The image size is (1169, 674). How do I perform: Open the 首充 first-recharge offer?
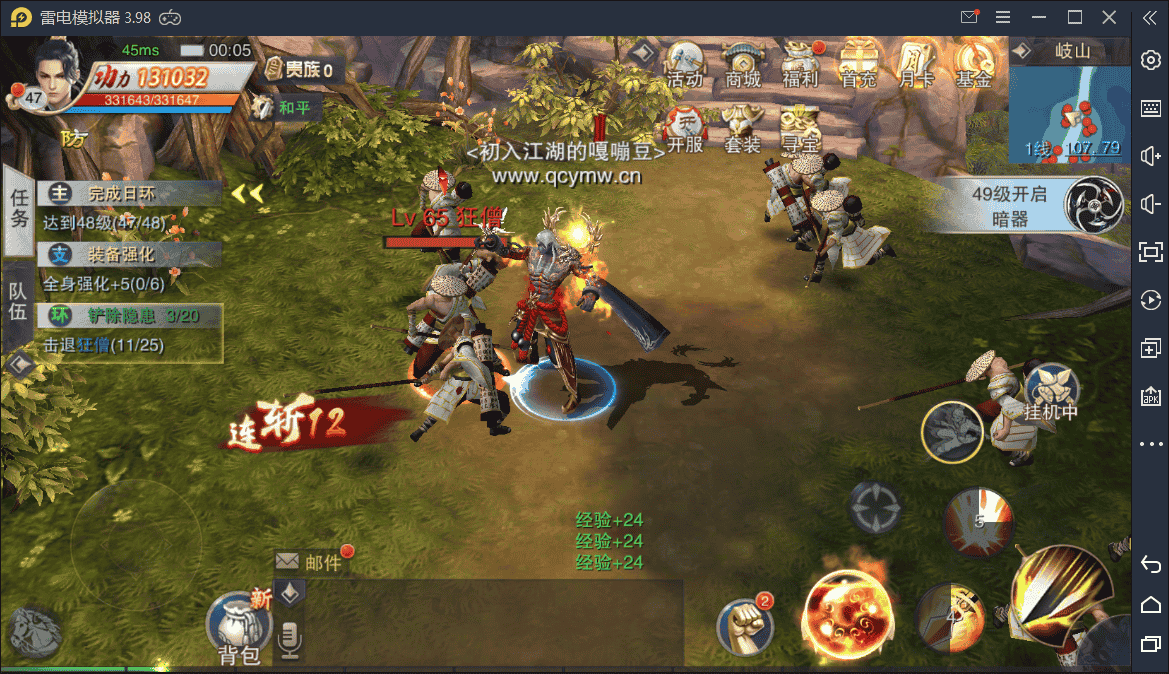pyautogui.click(x=858, y=65)
